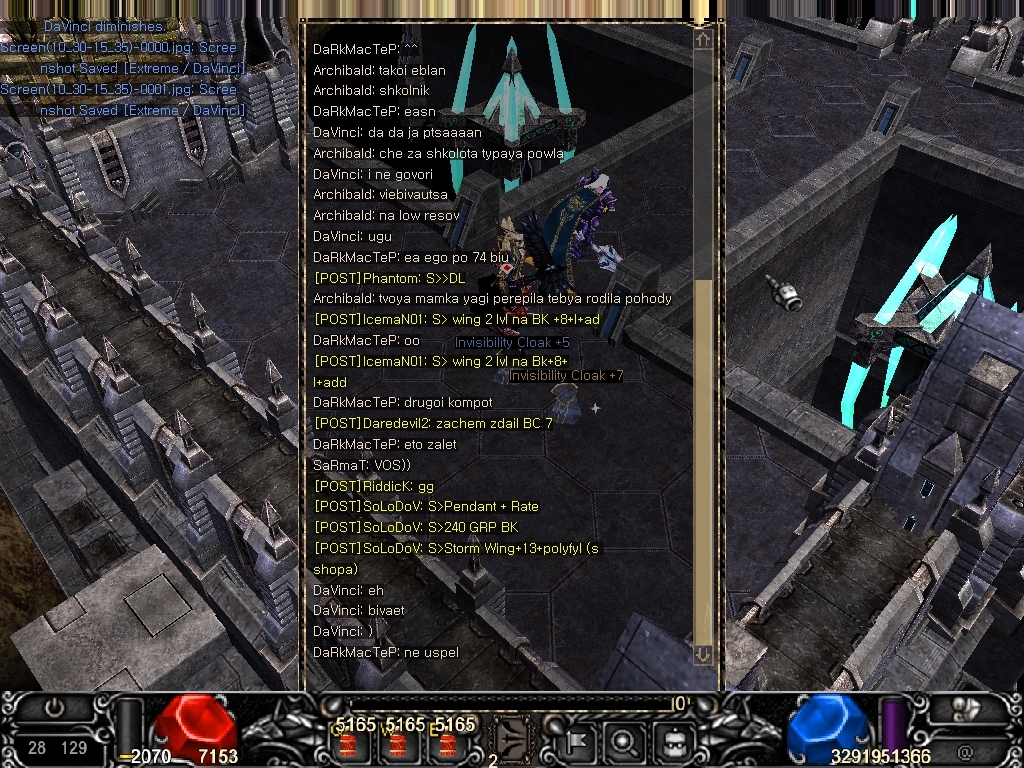Click the friends button above the @ symbol

[x=965, y=709]
